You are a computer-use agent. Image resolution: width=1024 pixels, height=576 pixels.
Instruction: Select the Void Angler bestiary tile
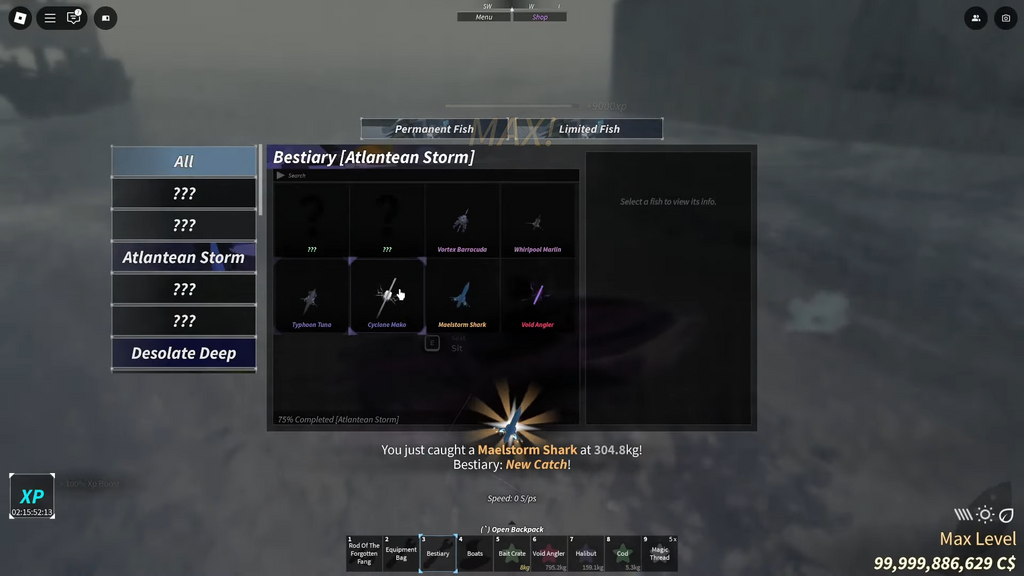click(x=537, y=297)
